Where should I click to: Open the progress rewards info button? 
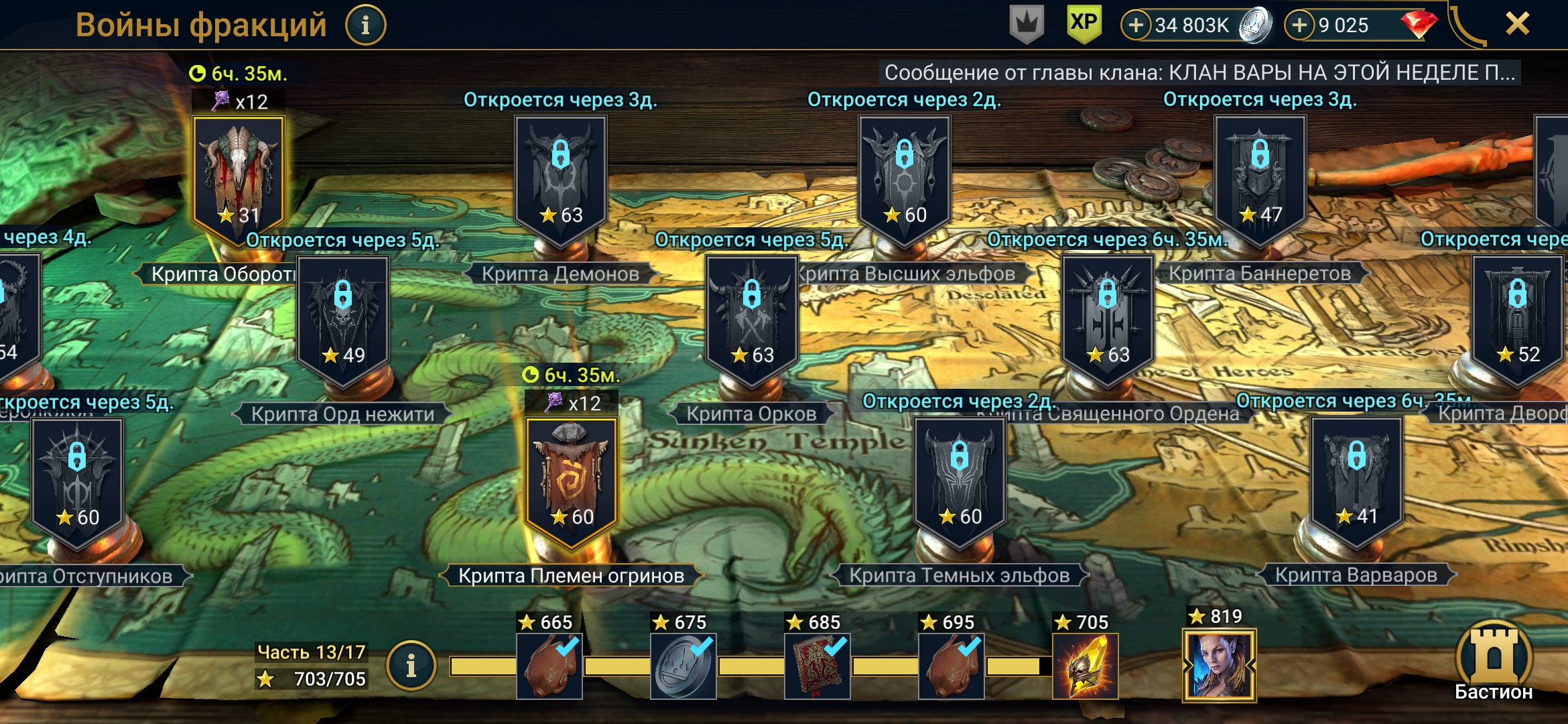click(x=411, y=666)
